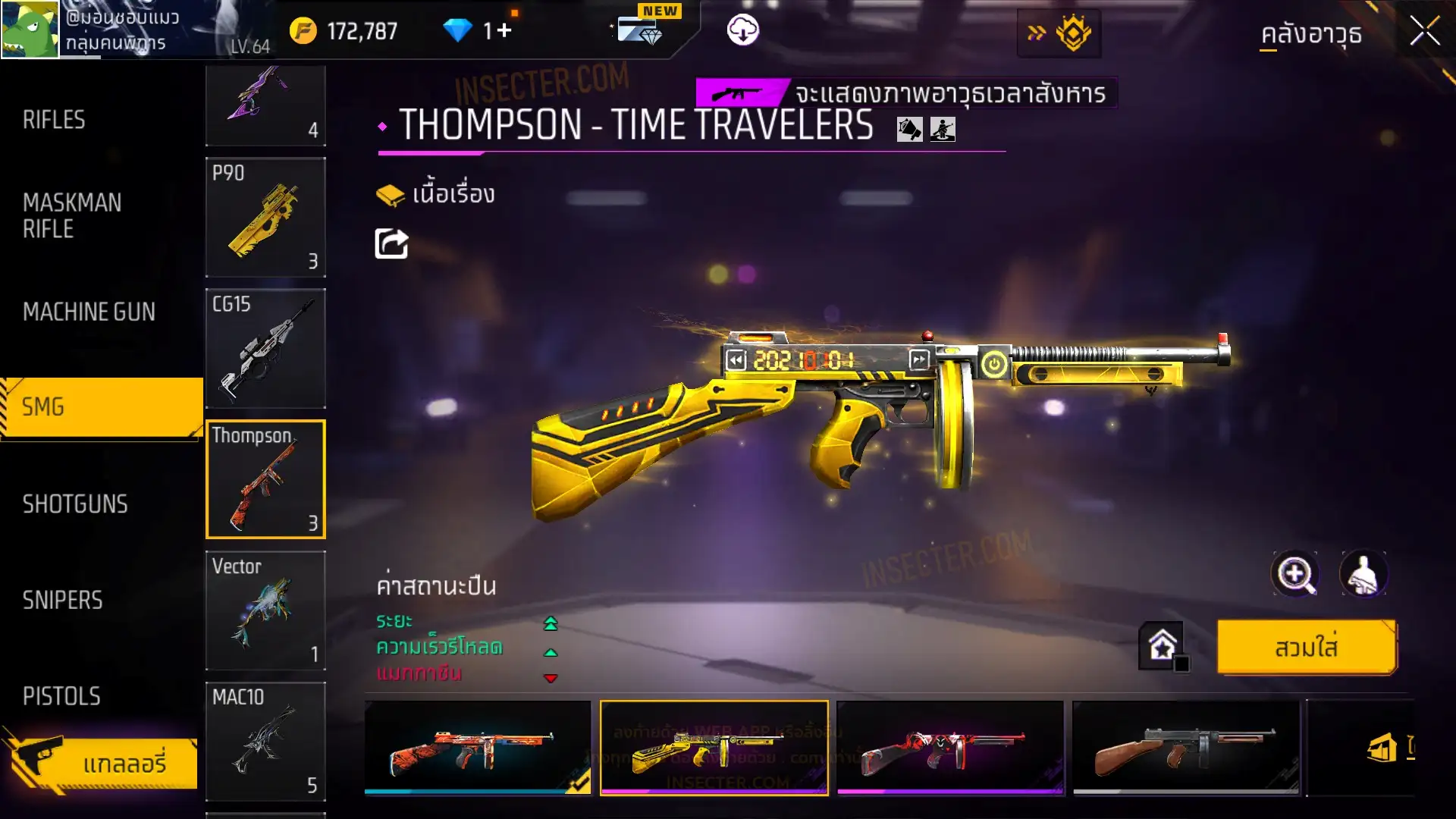The height and width of the screenshot is (819, 1456).
Task: Open the PISTOLS category
Action: pyautogui.click(x=61, y=696)
